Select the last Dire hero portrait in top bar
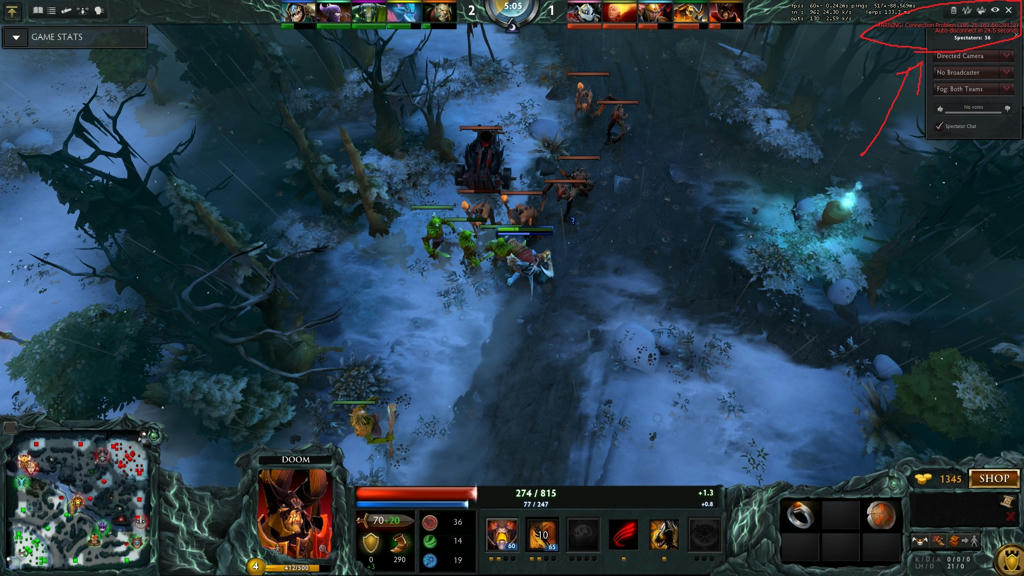 727,13
